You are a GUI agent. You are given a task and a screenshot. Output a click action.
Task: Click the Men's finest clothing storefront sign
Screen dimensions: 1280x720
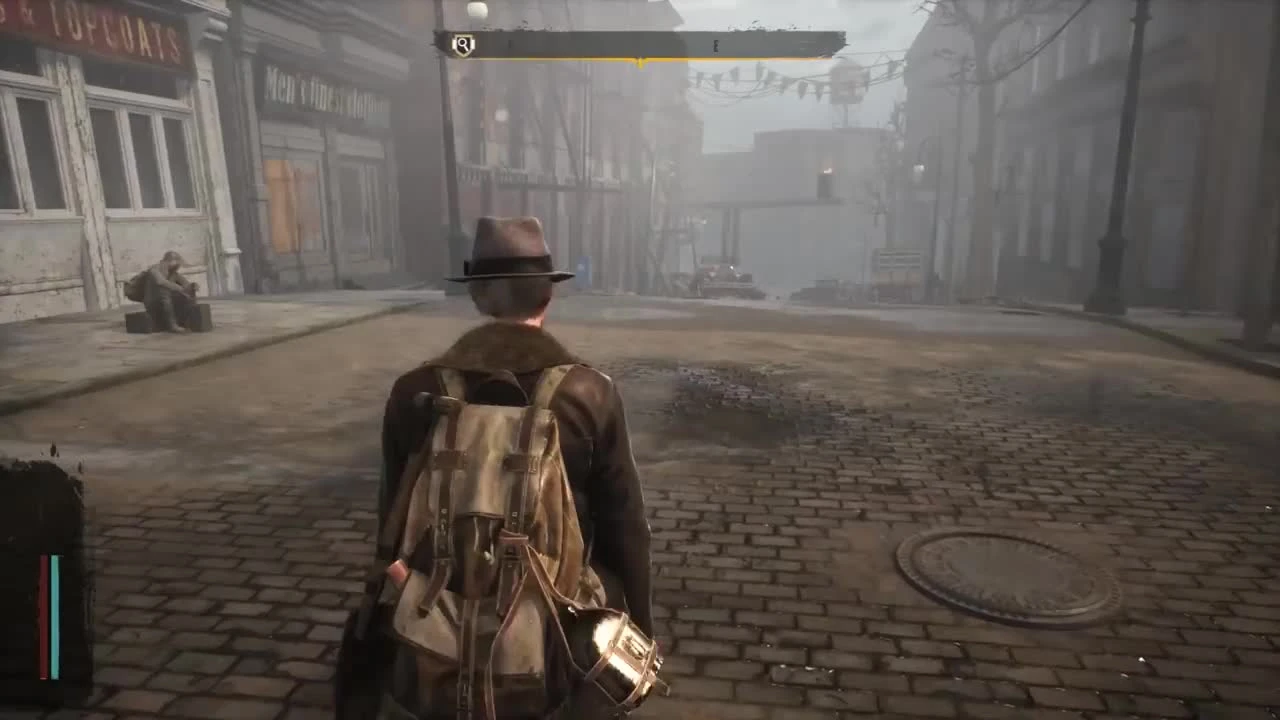click(x=325, y=90)
